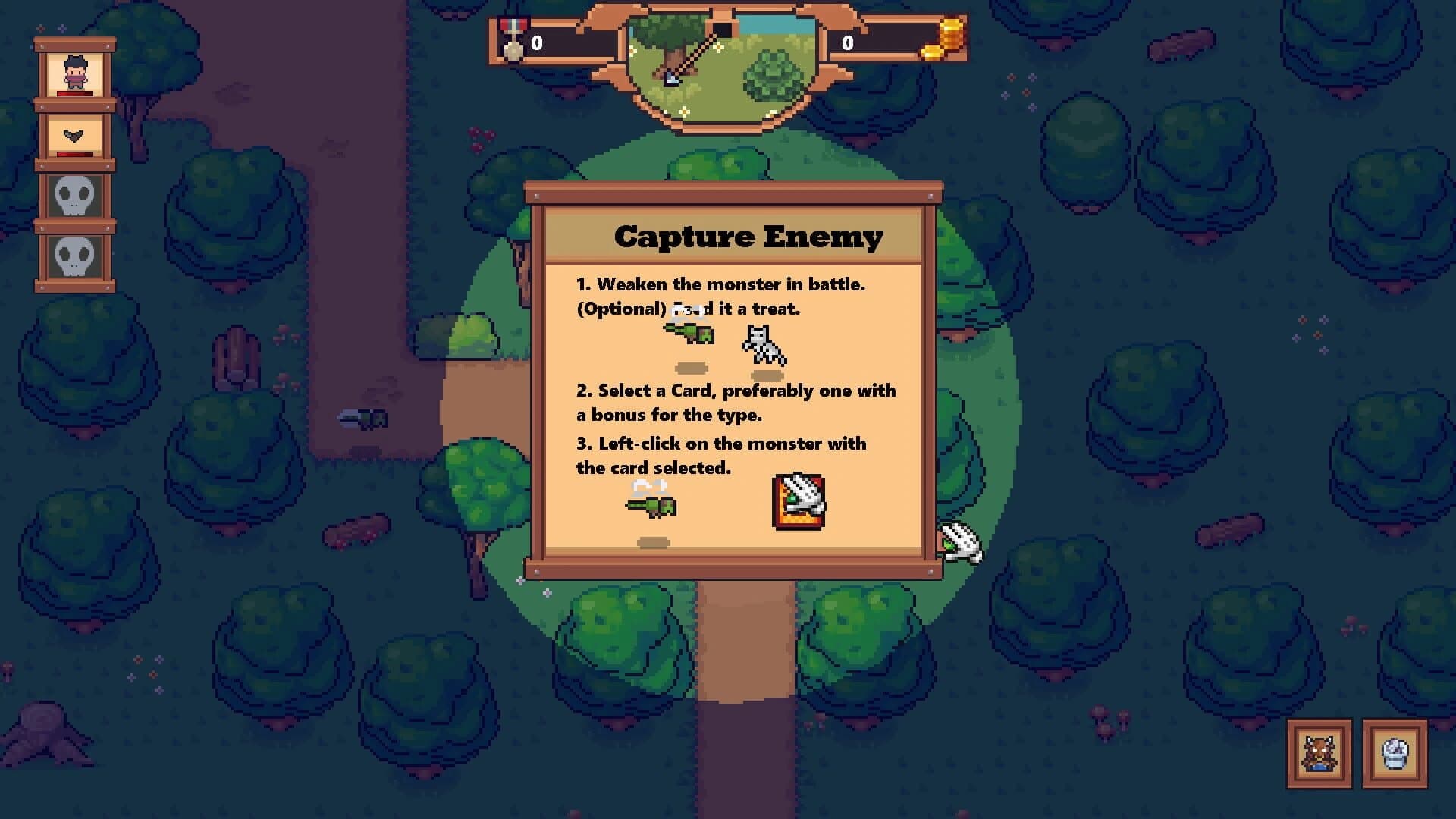Screen dimensions: 1456x819
Task: Click the green crocodile sprite under step one
Action: 689,335
